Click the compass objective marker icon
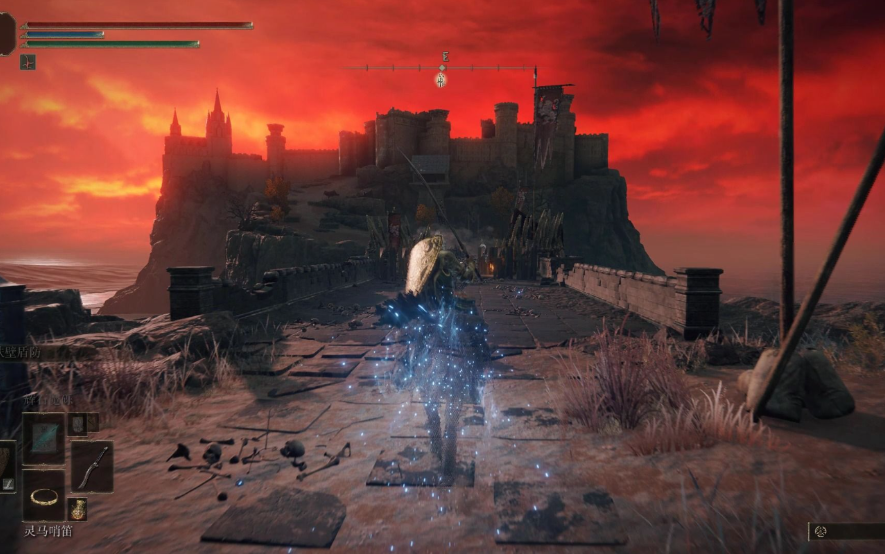This screenshot has height=554, width=885. 440,79
